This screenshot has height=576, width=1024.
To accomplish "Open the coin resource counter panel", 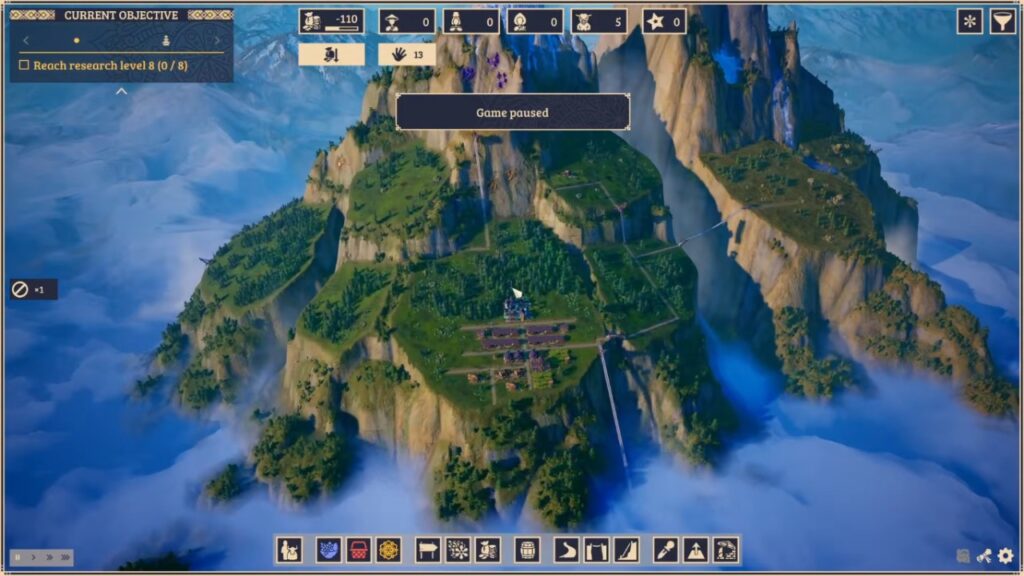I will click(x=331, y=21).
